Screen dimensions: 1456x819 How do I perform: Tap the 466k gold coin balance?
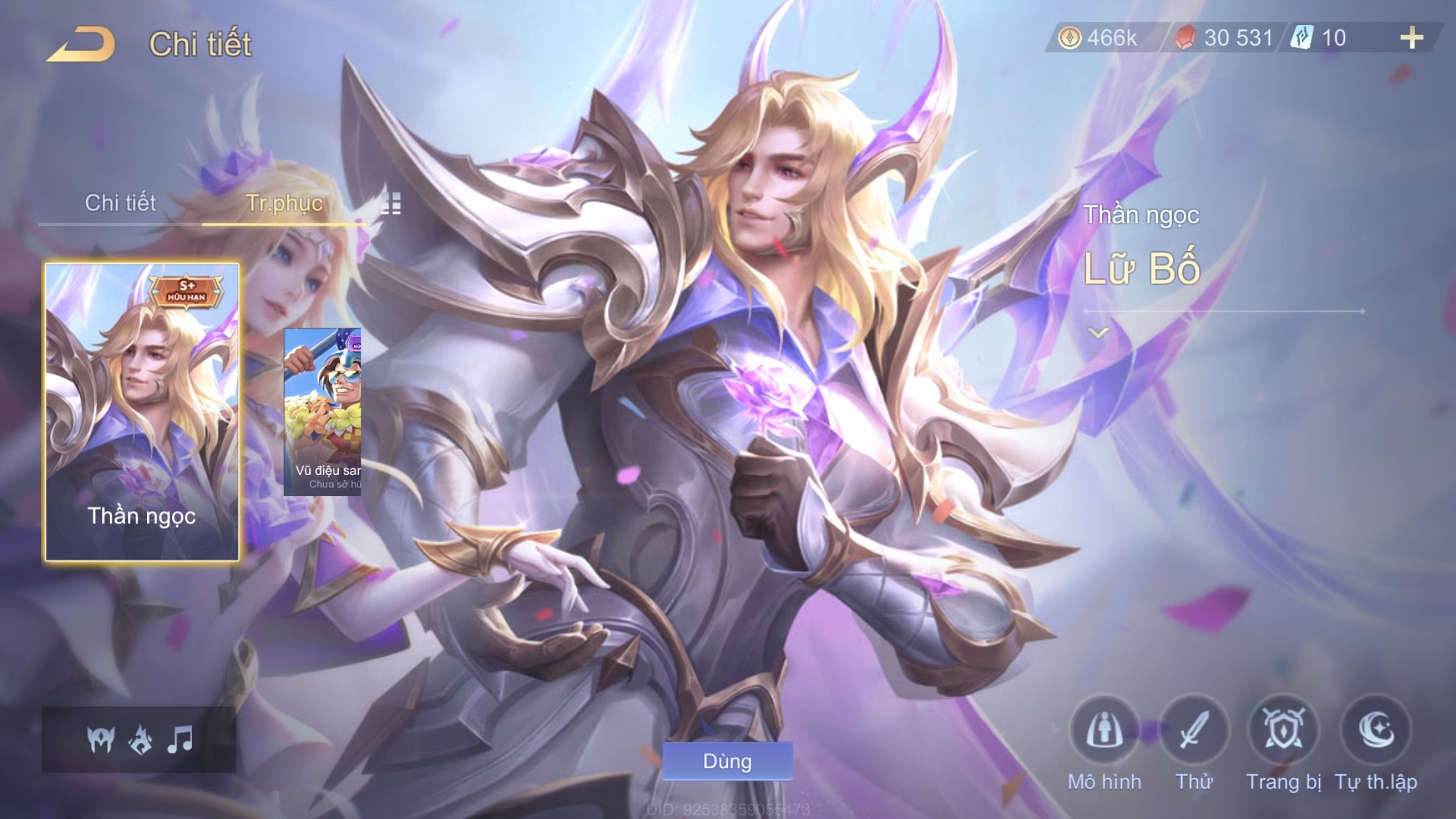pos(1099,38)
